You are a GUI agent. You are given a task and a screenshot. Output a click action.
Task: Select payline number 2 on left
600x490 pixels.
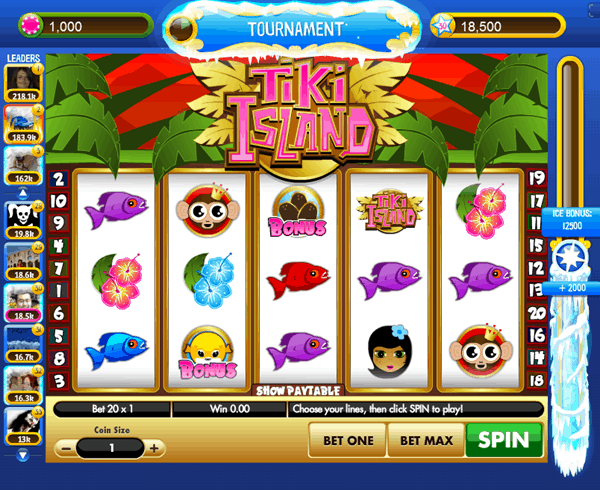click(59, 179)
